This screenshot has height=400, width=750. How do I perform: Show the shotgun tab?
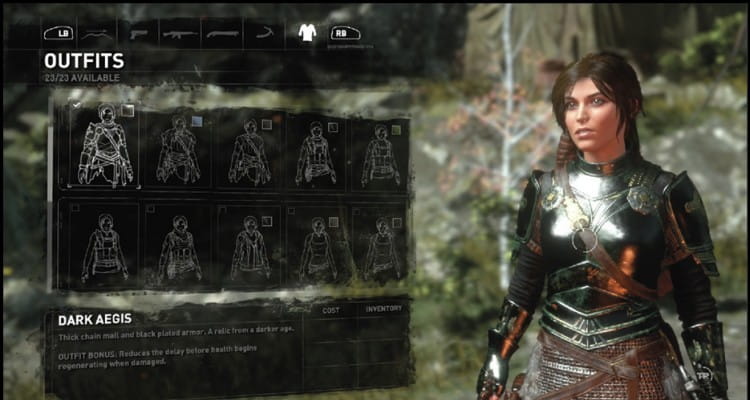pyautogui.click(x=222, y=32)
